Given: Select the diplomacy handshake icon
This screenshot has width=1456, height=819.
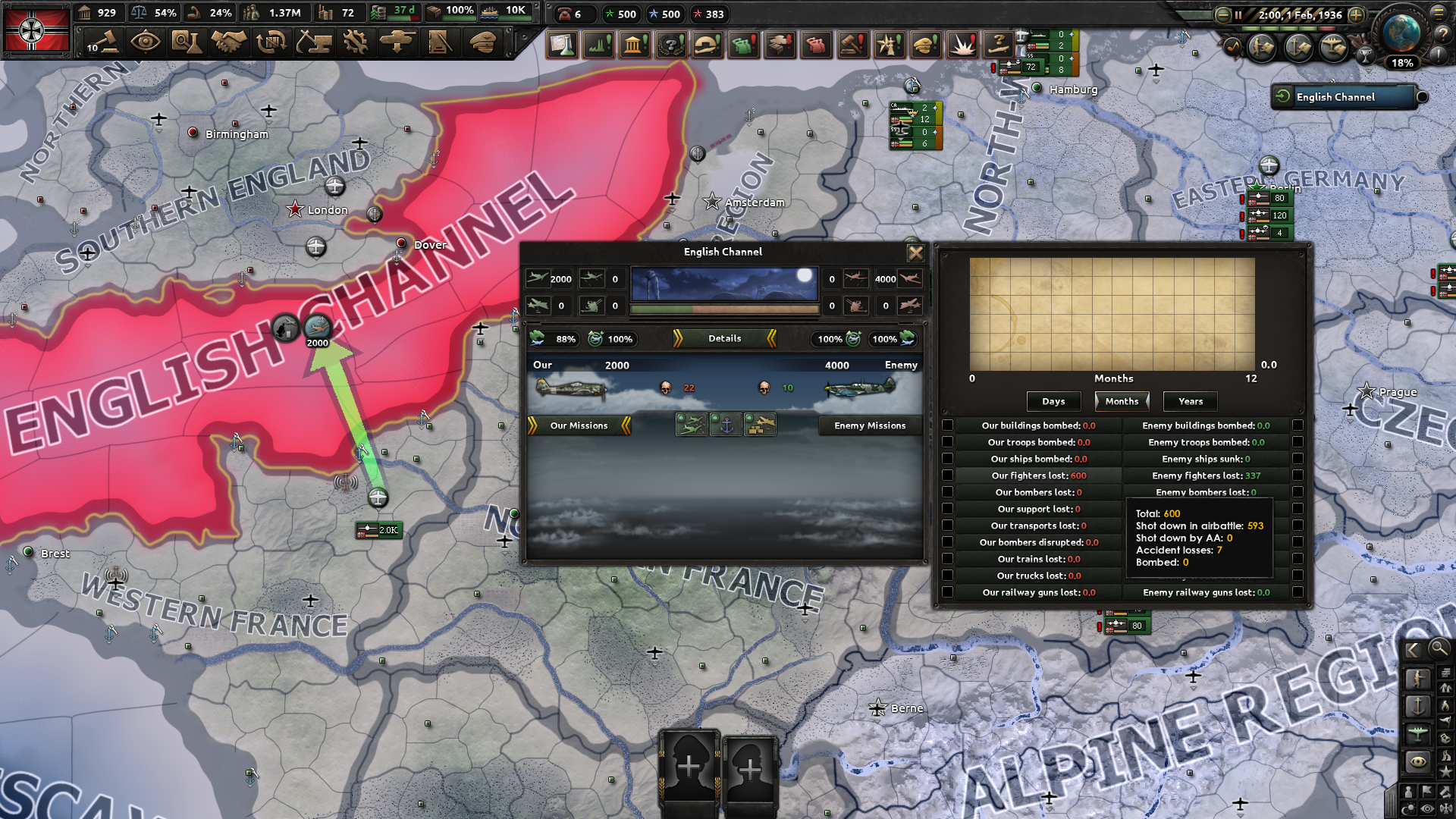Looking at the screenshot, I should click(x=227, y=43).
